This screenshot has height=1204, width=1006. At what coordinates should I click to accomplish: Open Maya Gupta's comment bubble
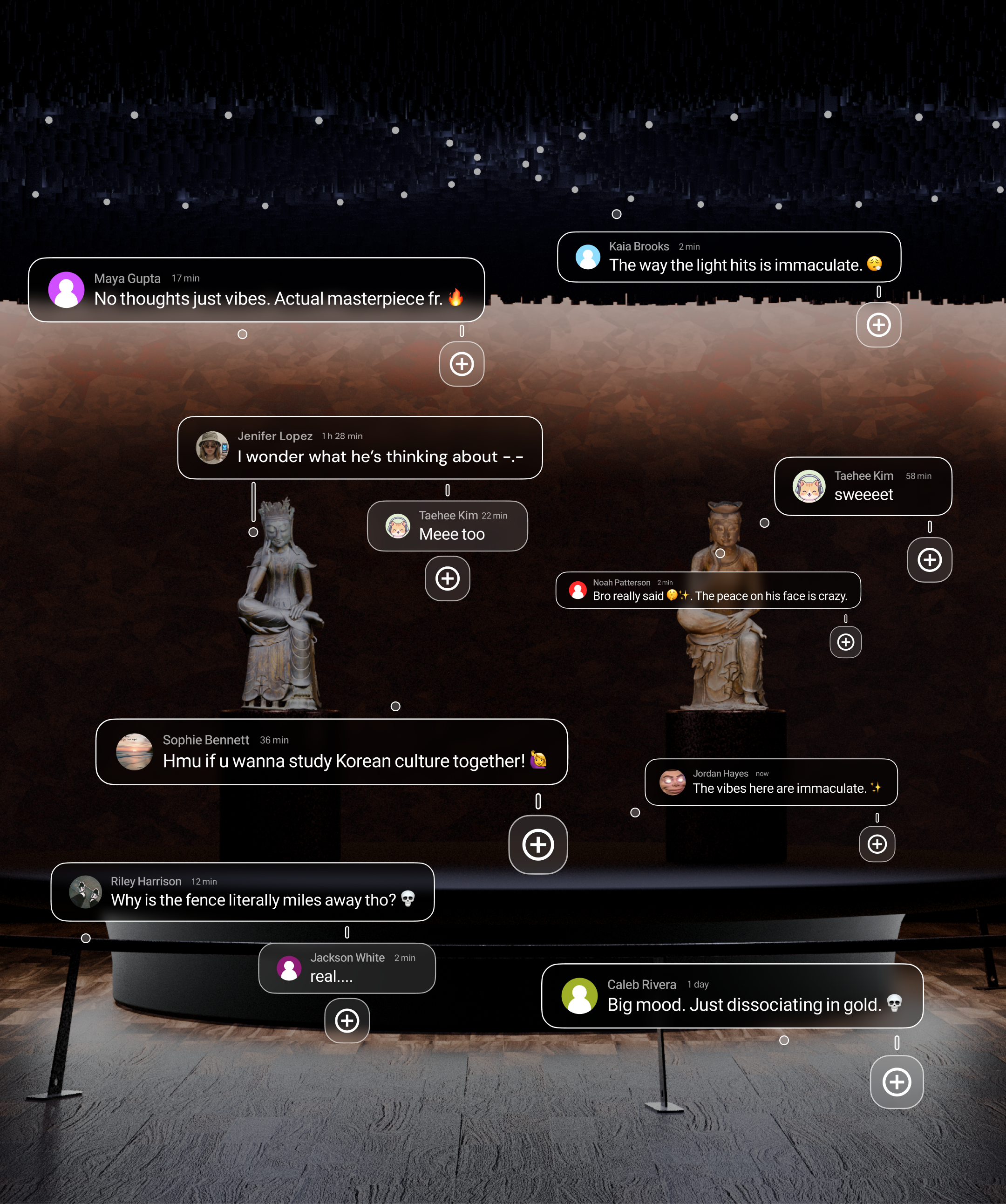pos(256,290)
